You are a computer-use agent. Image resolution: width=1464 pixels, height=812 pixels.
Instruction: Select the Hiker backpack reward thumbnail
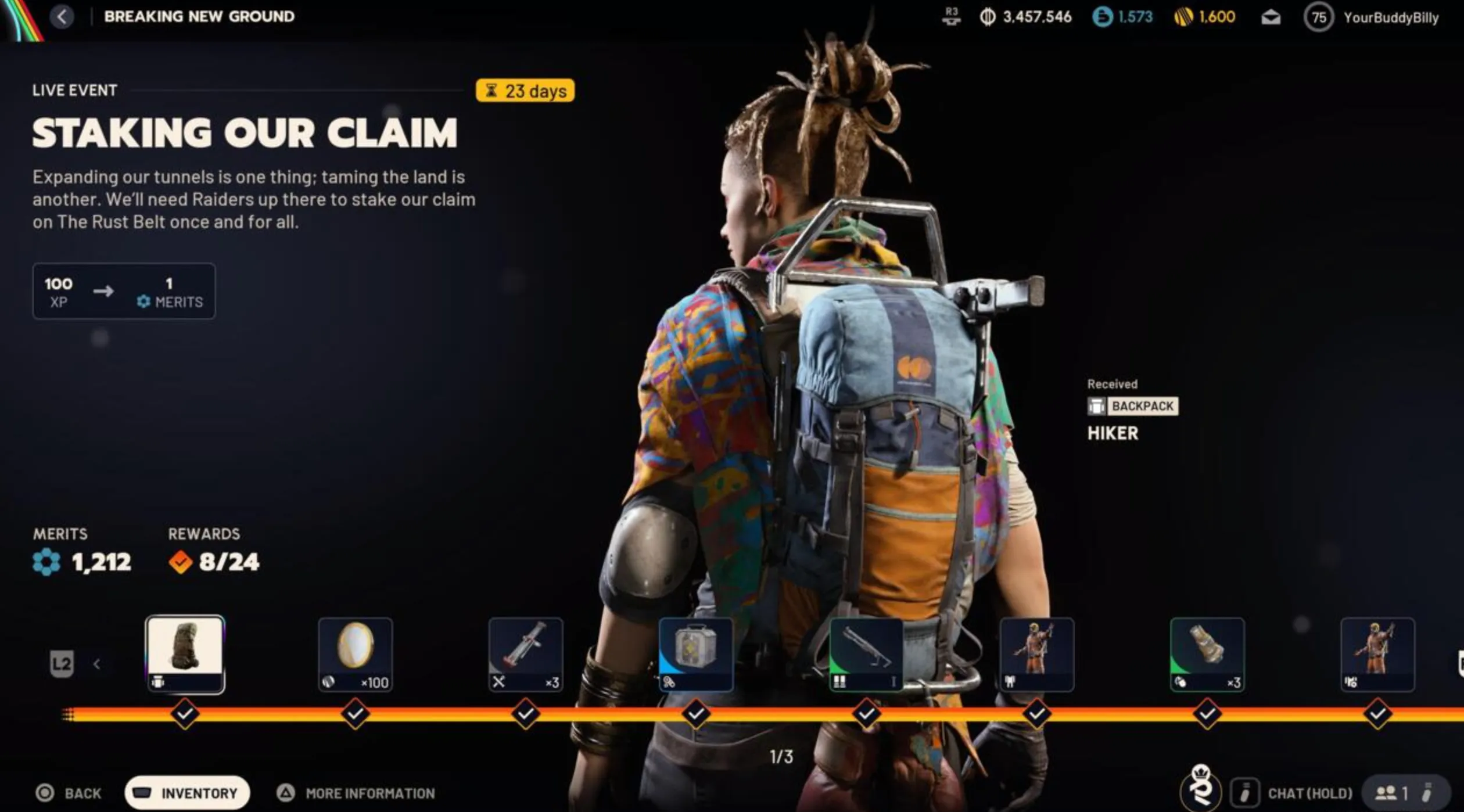(185, 655)
